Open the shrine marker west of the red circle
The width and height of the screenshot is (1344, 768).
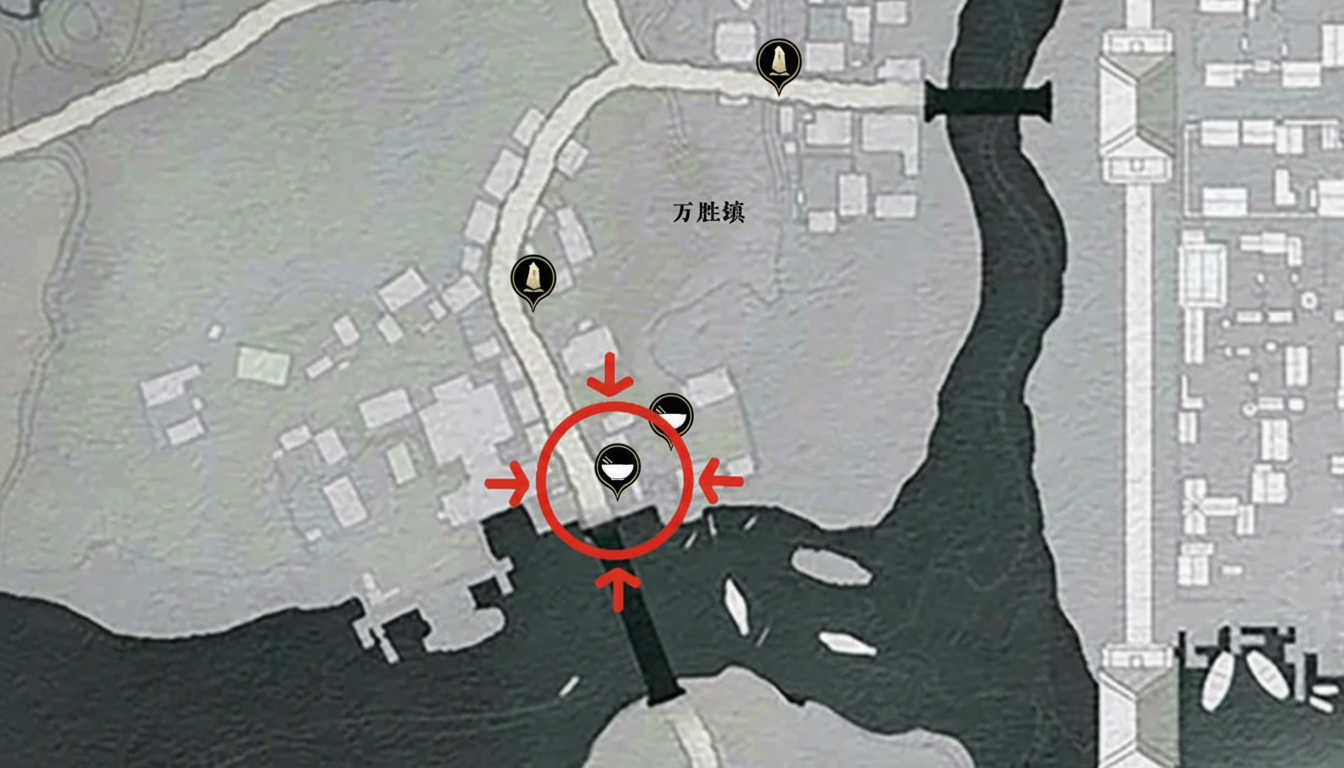point(533,278)
